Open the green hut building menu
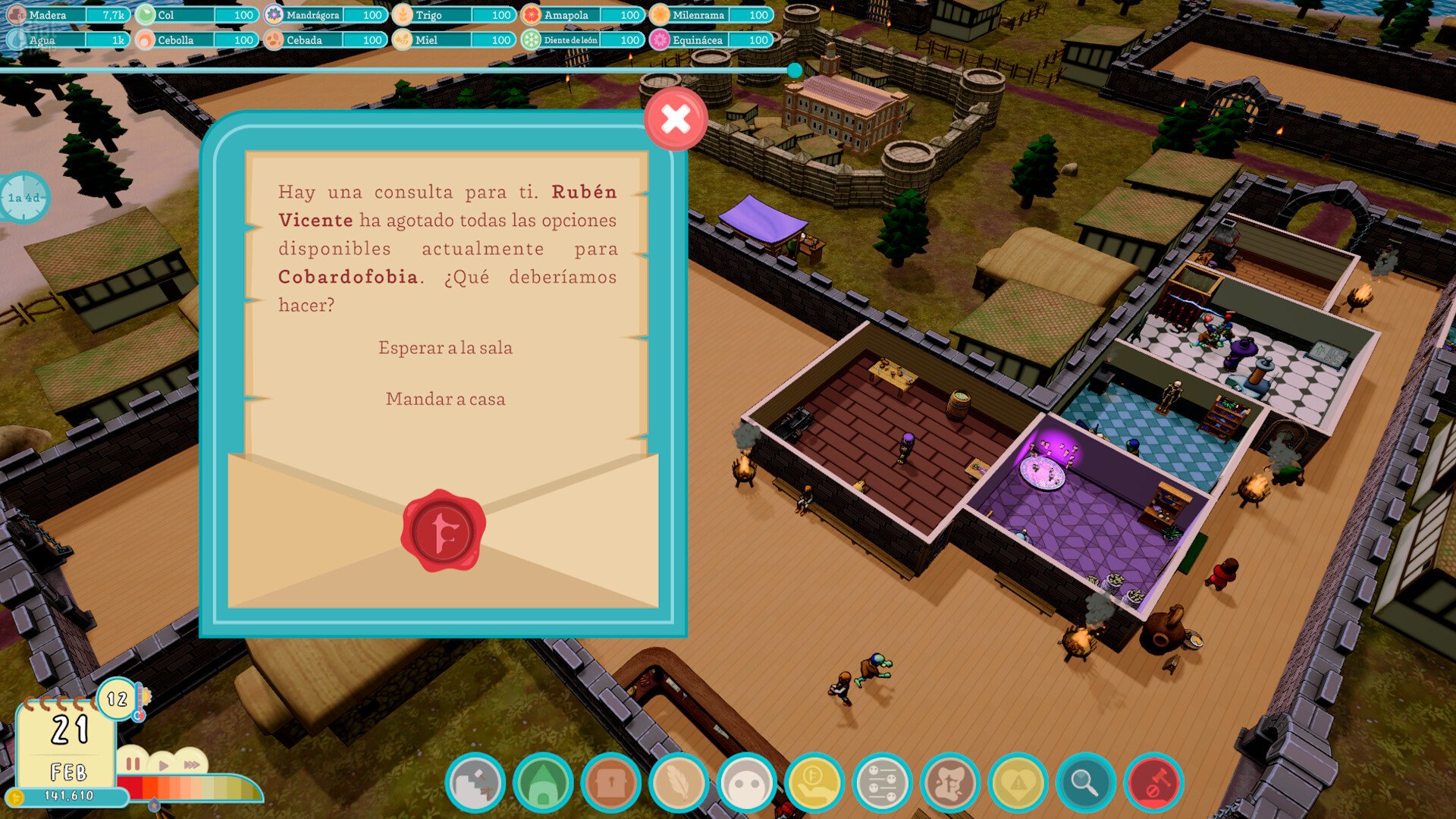1456x819 pixels. pyautogui.click(x=543, y=783)
